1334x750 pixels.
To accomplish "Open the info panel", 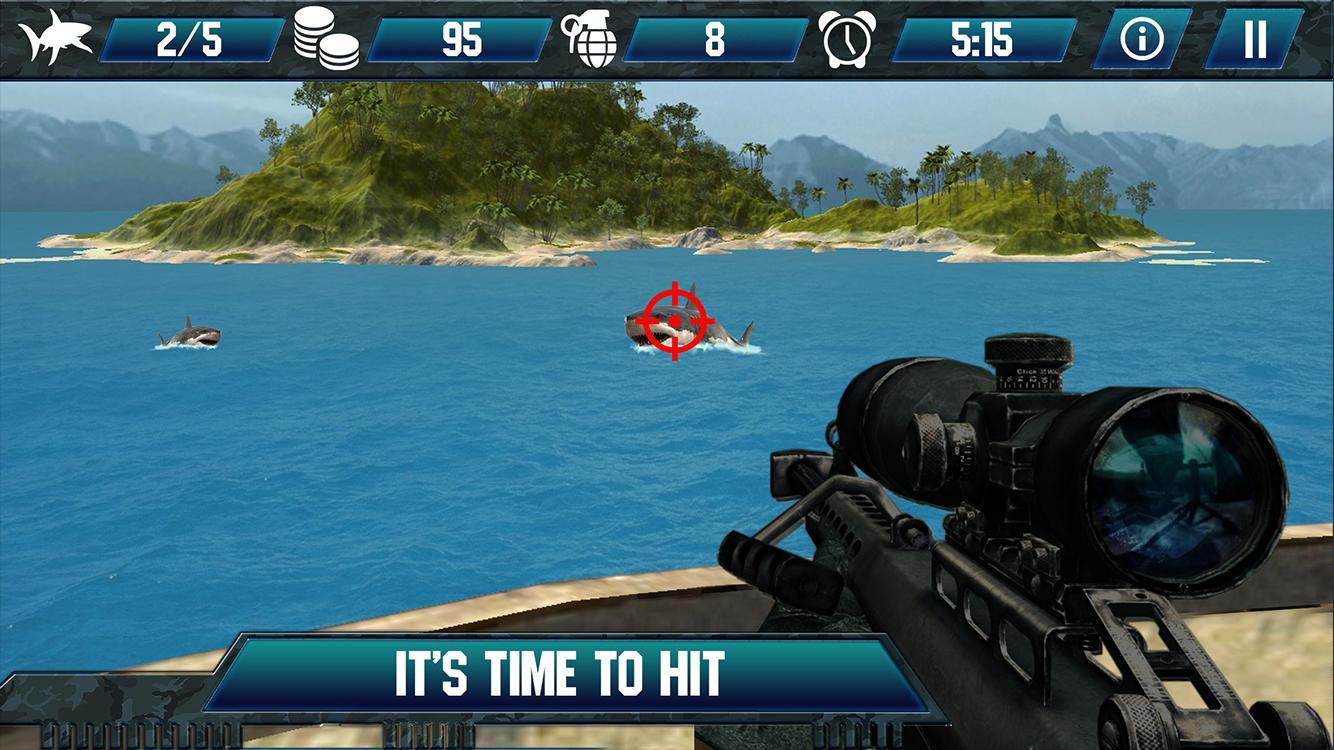I will [1143, 38].
